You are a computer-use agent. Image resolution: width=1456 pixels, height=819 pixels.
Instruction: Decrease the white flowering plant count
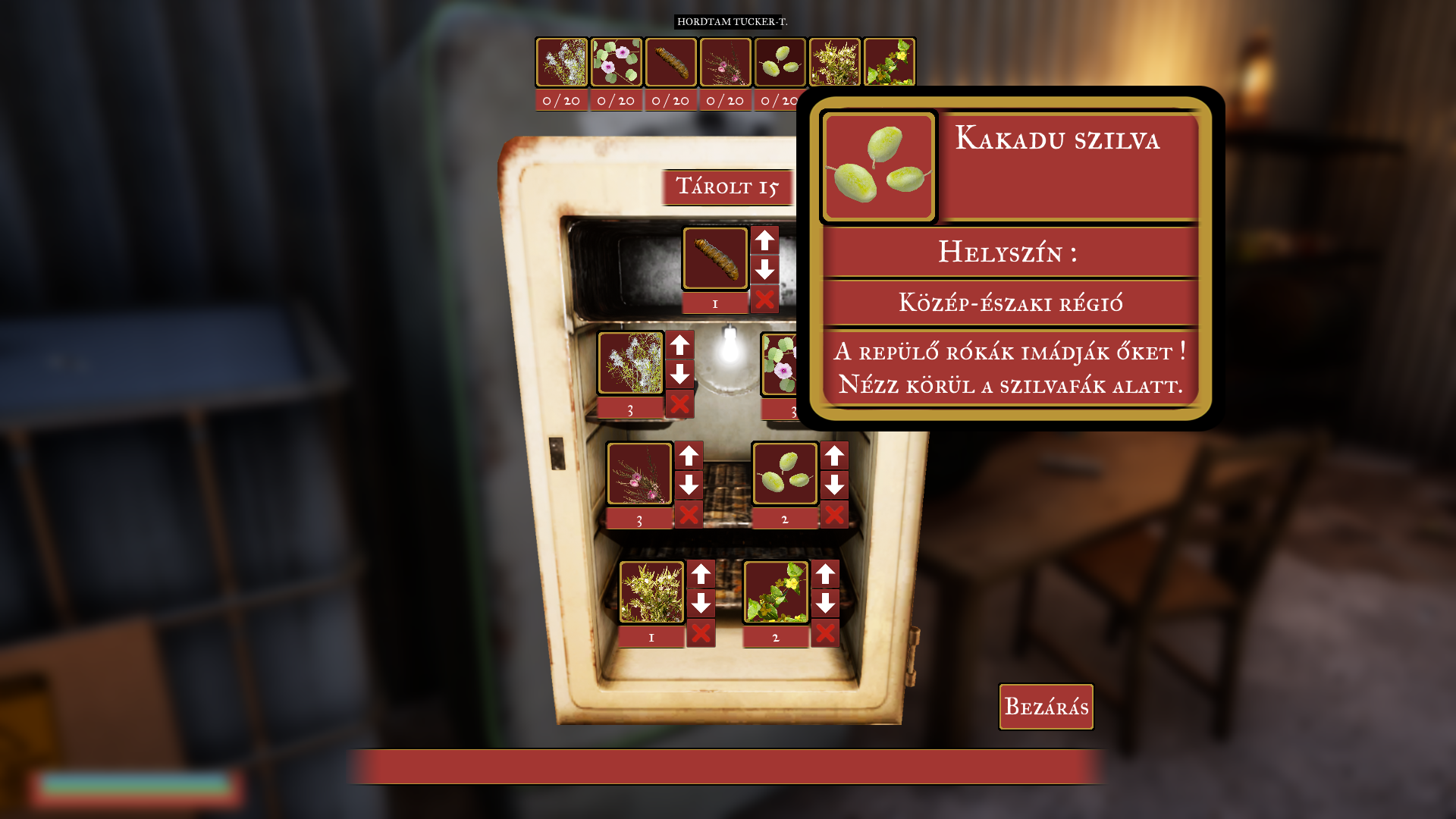[679, 374]
